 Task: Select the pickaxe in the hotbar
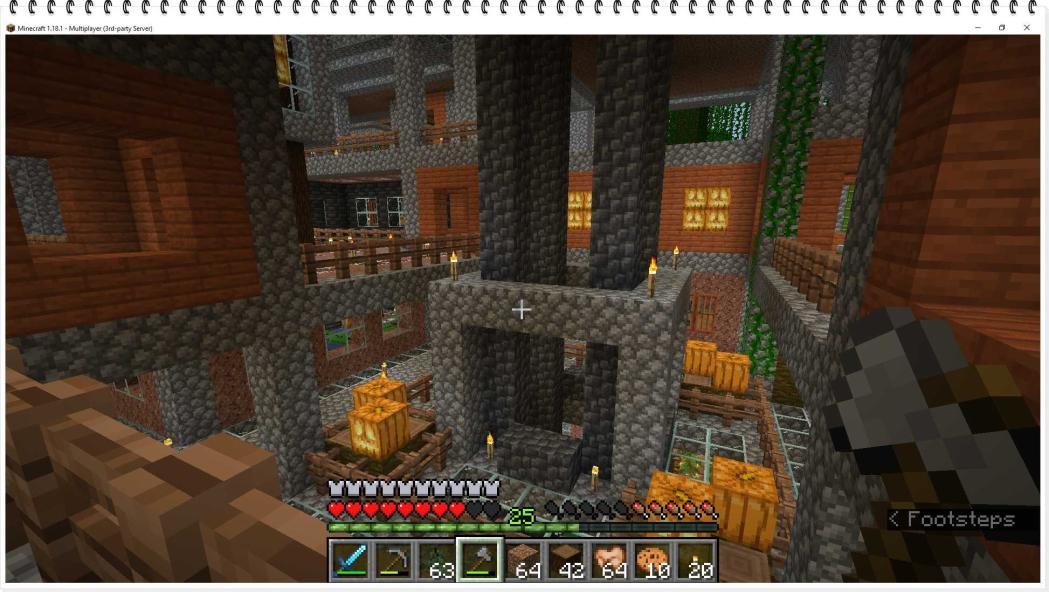[x=393, y=561]
